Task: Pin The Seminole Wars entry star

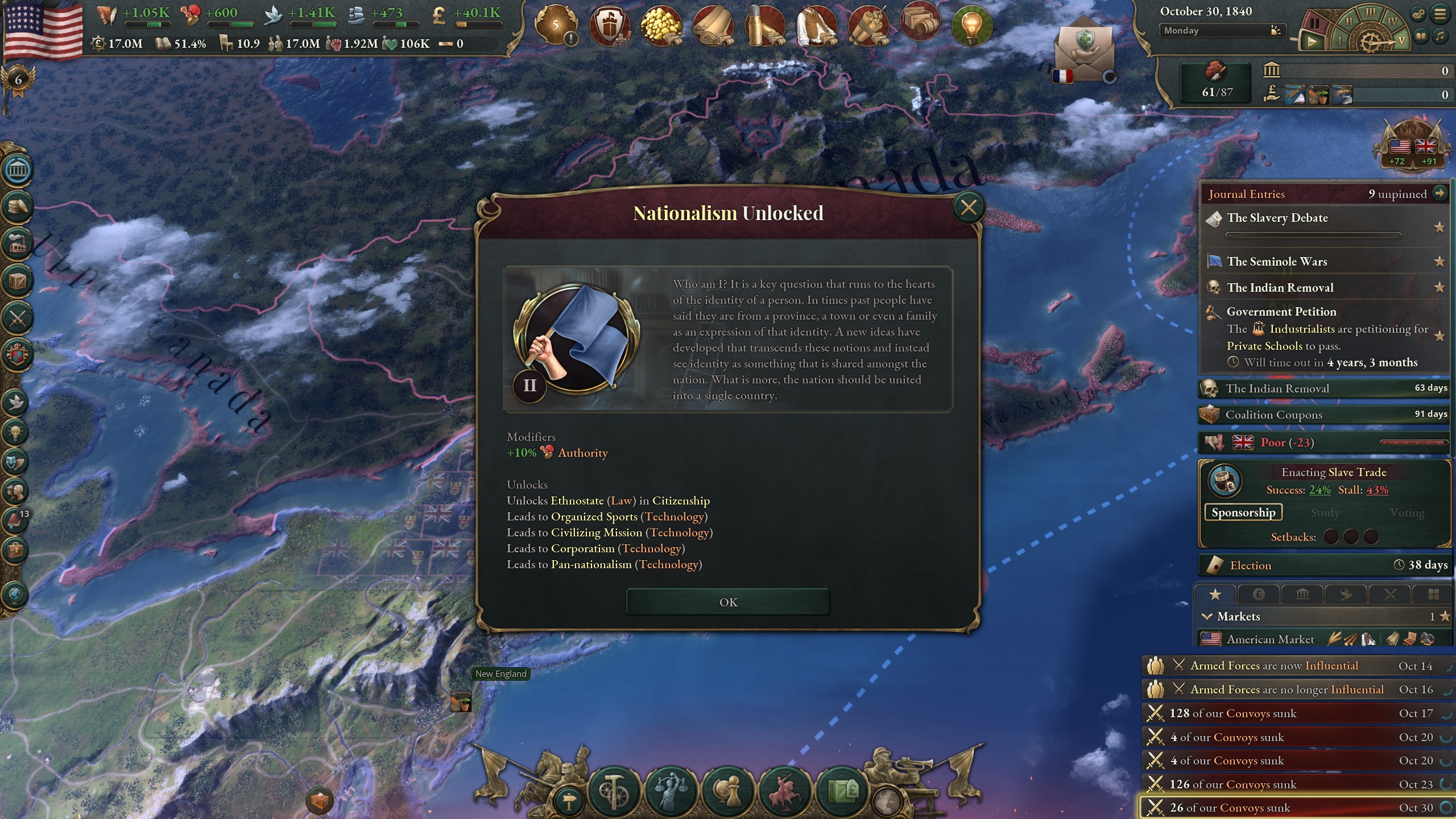Action: tap(1440, 262)
